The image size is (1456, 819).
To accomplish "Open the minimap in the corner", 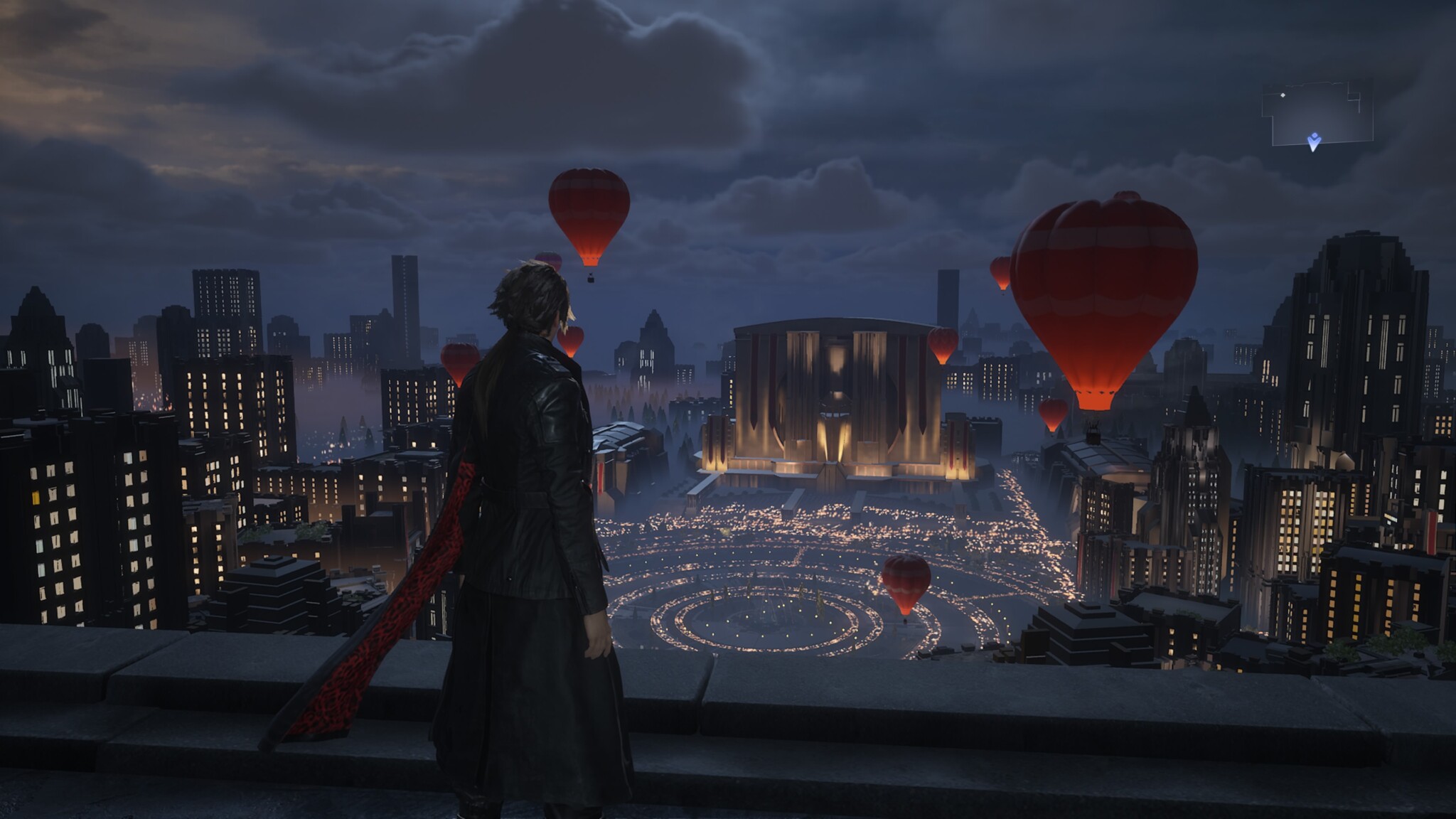I will 1317,114.
